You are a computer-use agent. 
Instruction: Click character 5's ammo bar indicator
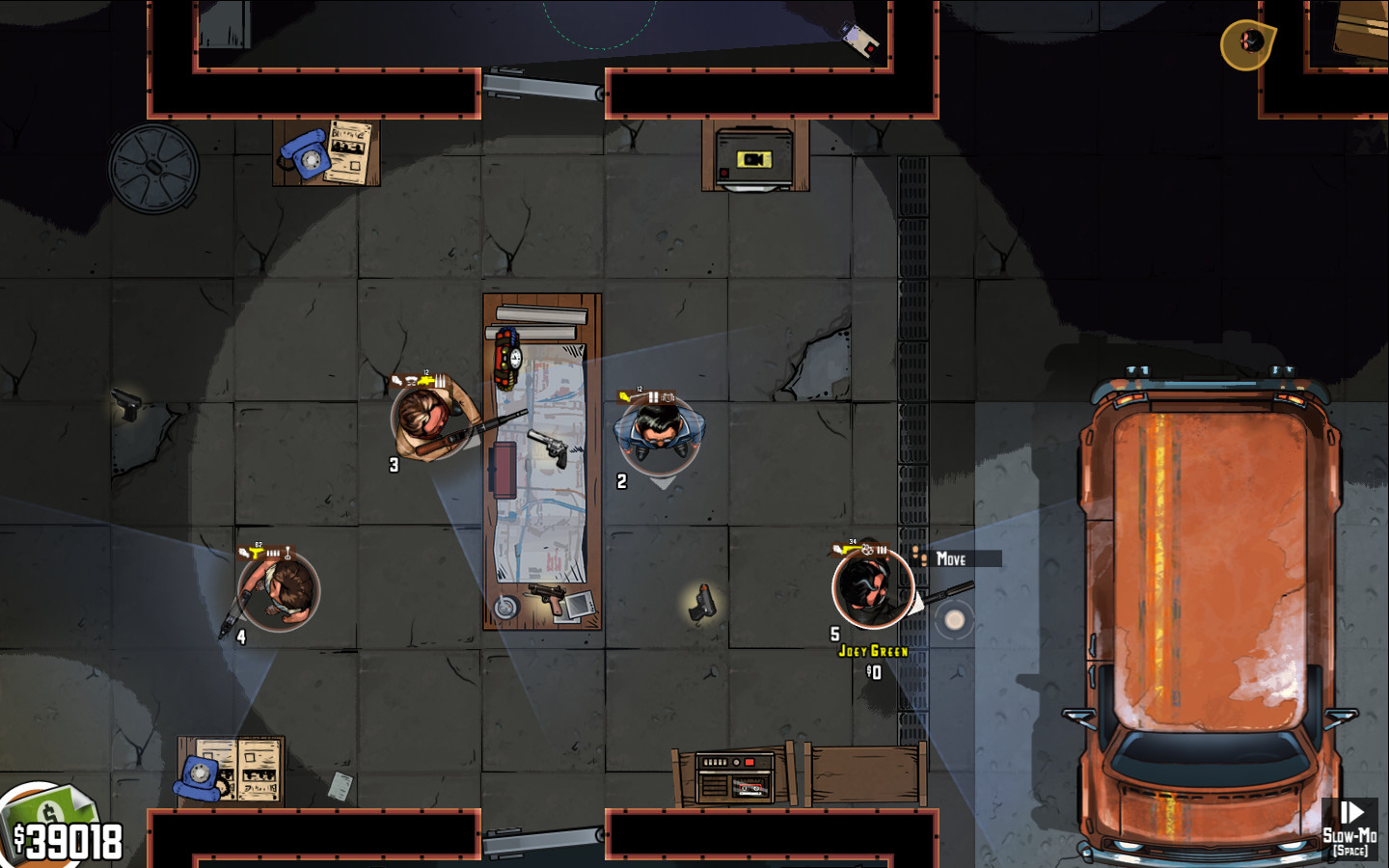pos(881,549)
